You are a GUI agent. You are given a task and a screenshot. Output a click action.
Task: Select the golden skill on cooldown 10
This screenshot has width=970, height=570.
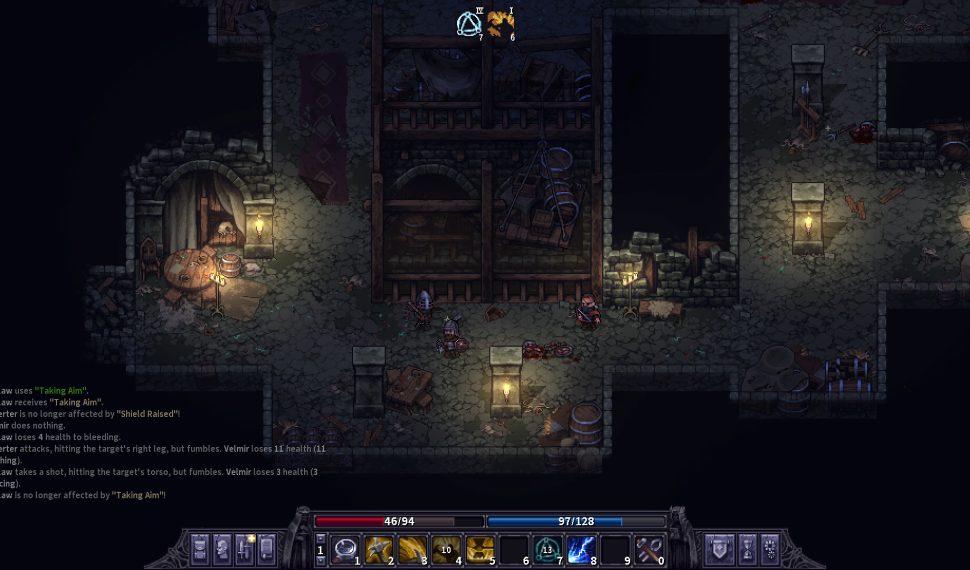click(447, 548)
